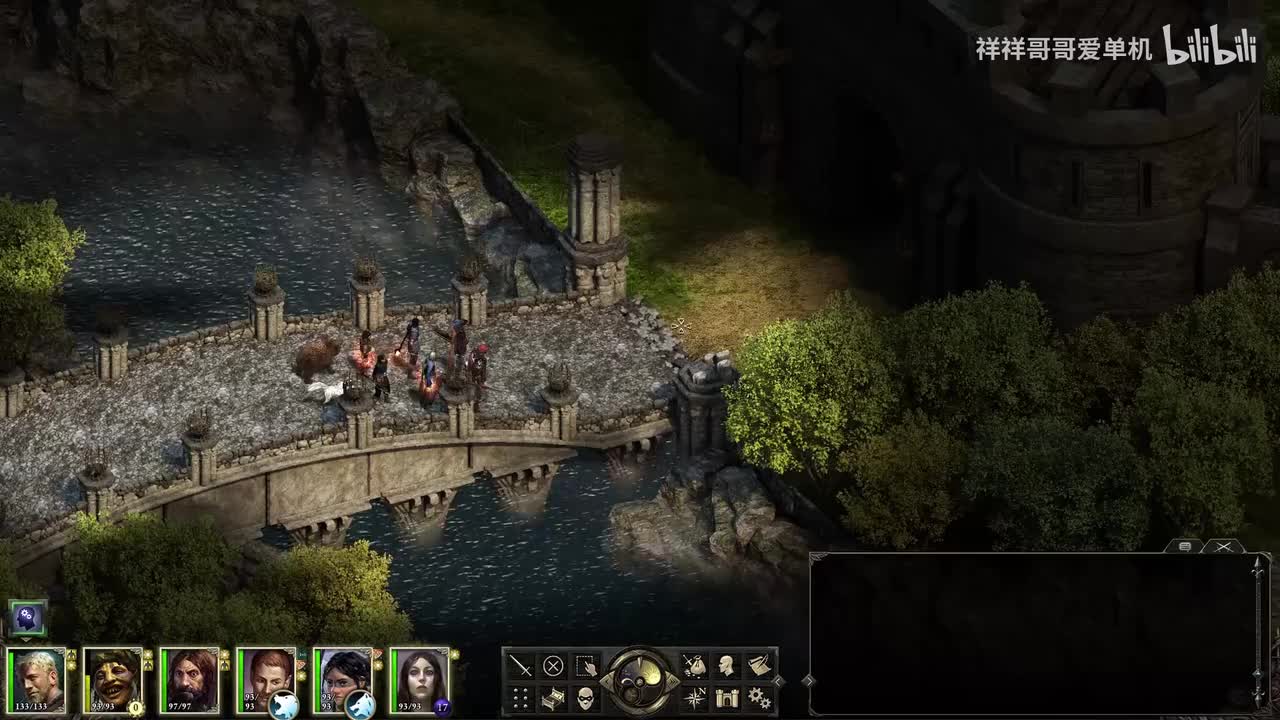The width and height of the screenshot is (1280, 720).
Task: Click the central day-night game speed dial
Action: click(x=640, y=681)
